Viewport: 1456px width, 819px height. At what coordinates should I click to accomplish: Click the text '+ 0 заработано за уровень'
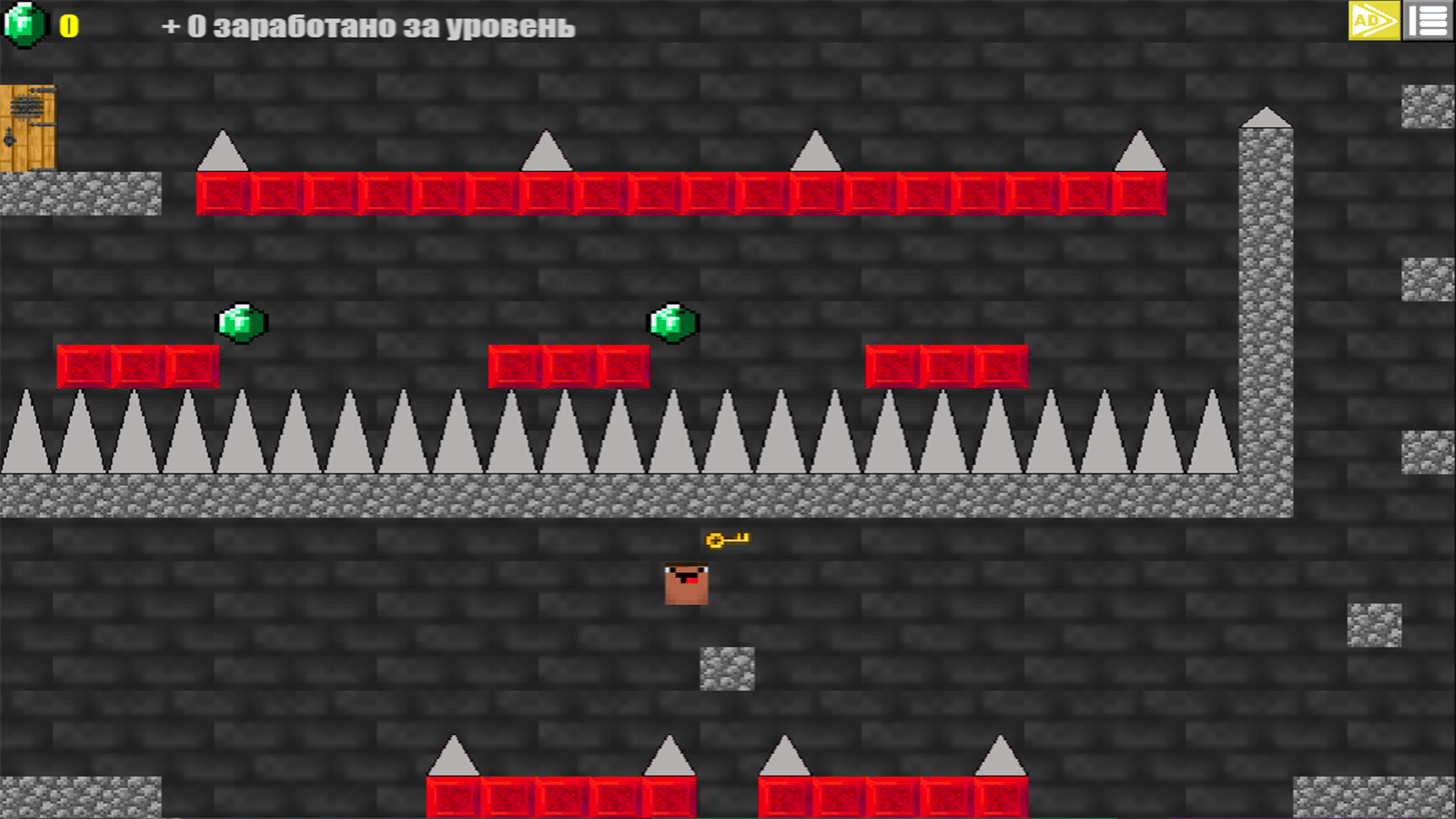[x=369, y=27]
